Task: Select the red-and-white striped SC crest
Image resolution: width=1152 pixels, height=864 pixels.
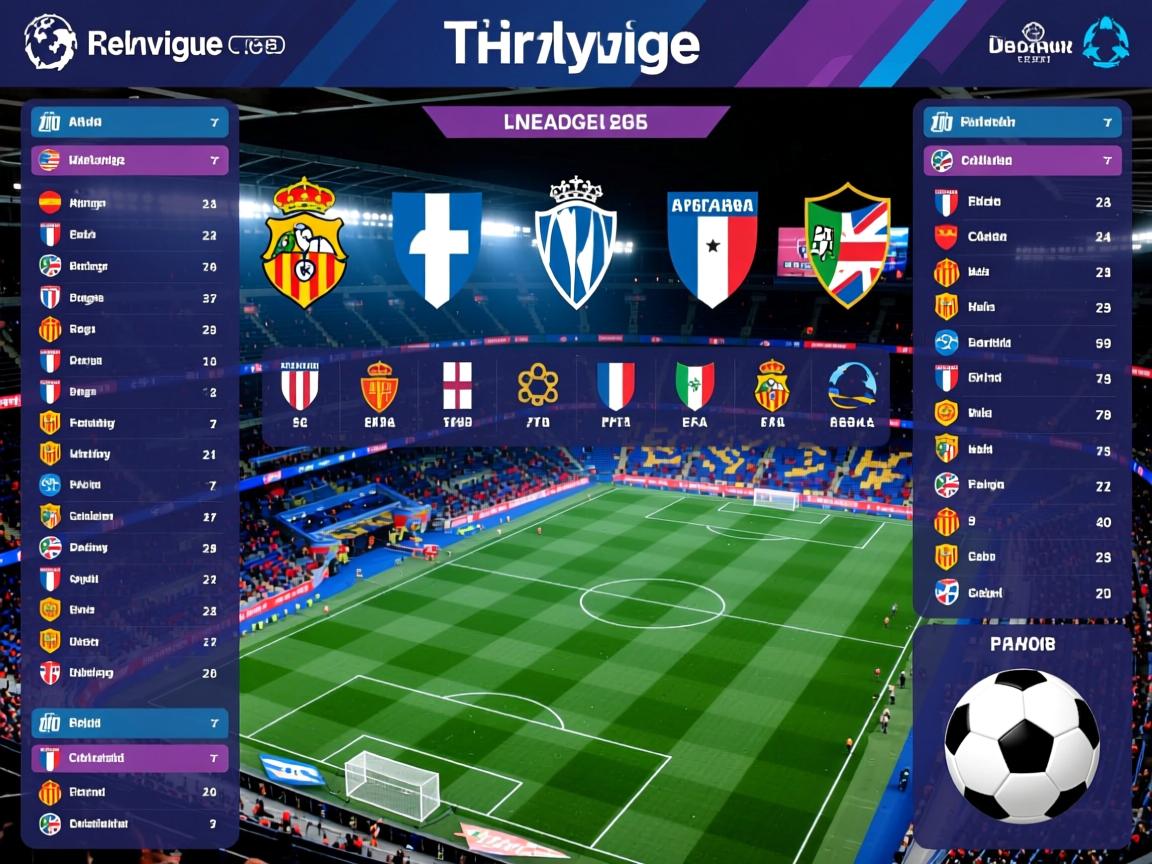Action: pyautogui.click(x=299, y=394)
